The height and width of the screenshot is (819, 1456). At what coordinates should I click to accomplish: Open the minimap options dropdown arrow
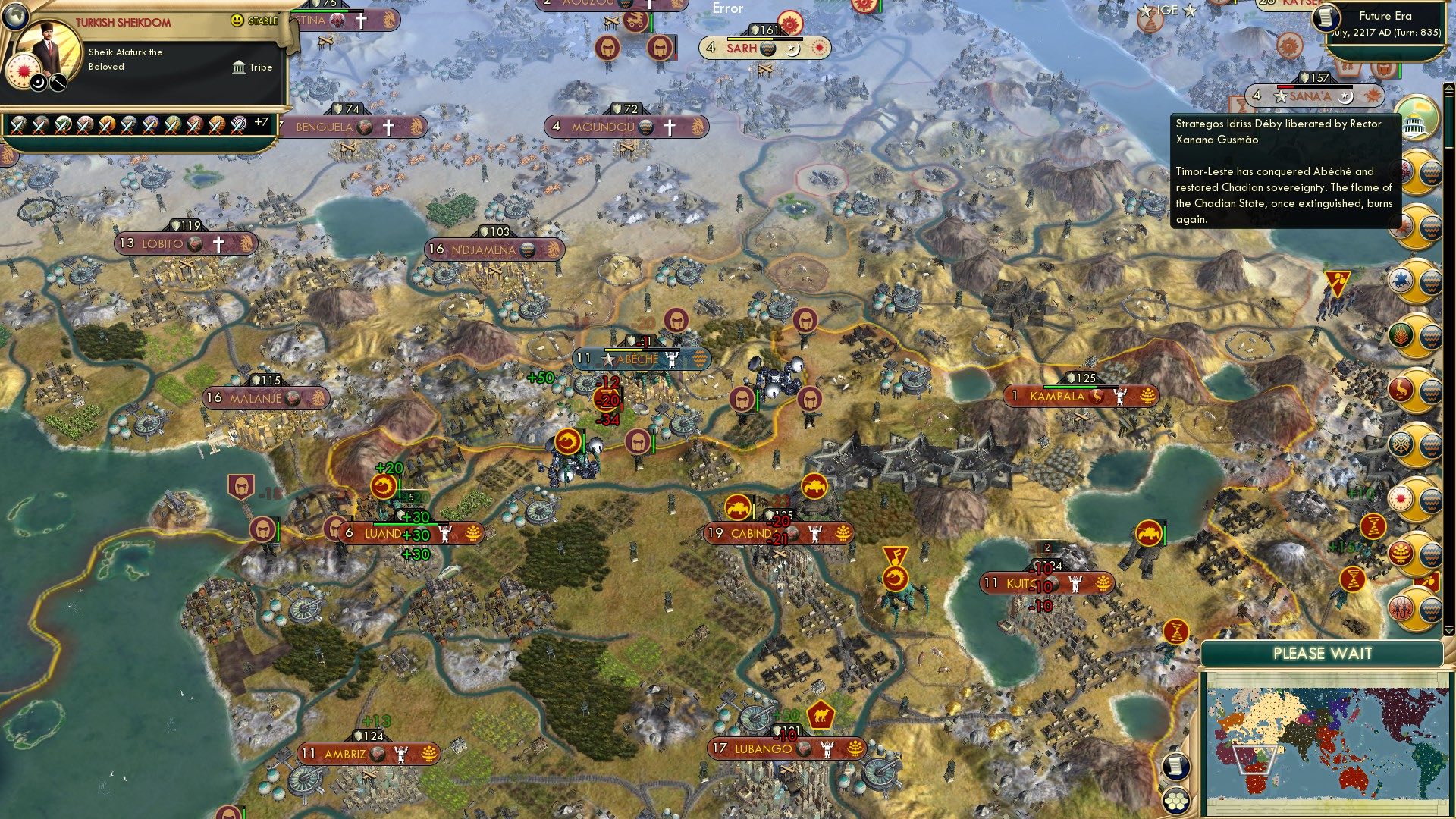pyautogui.click(x=1448, y=630)
